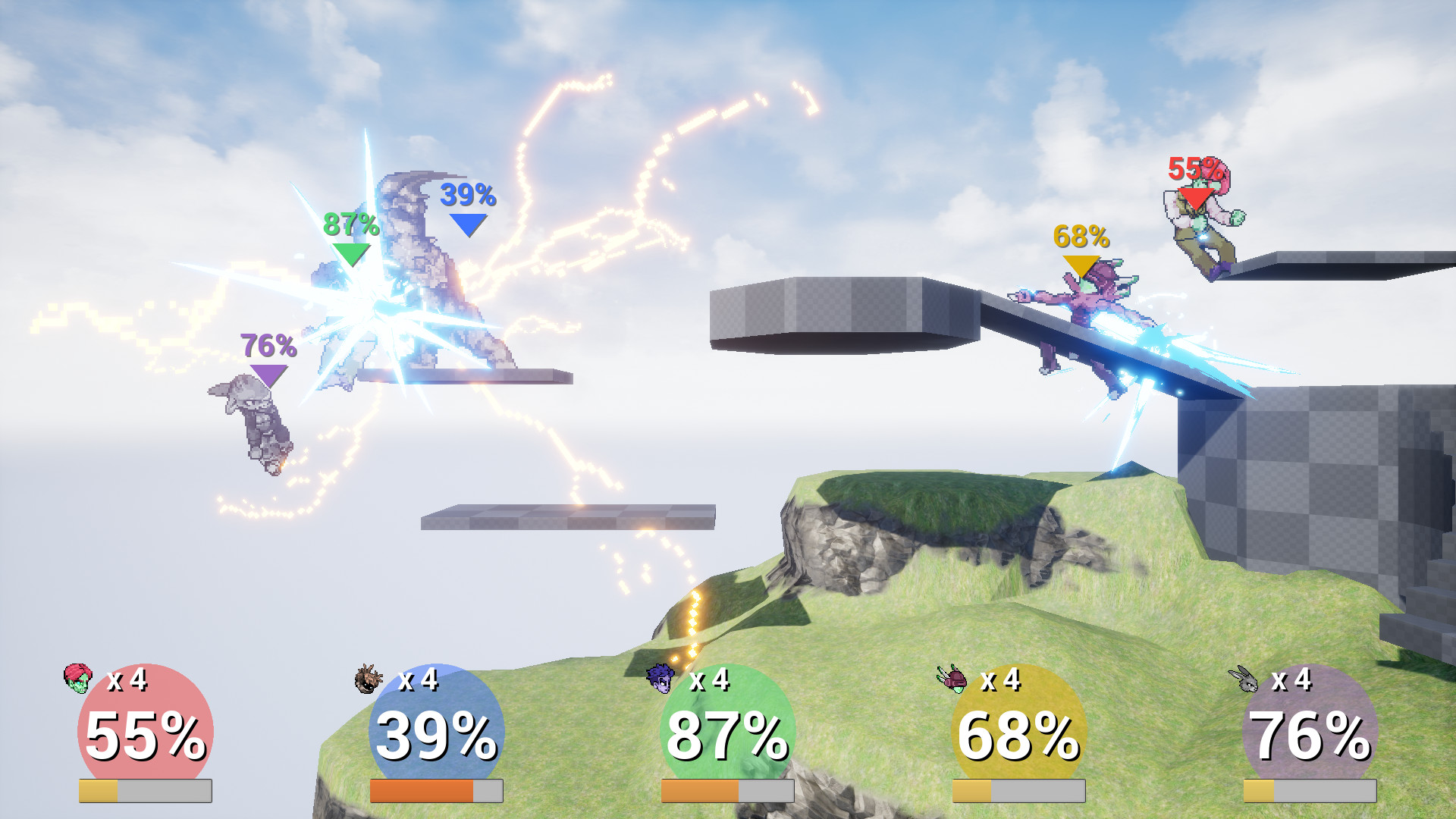Screen dimensions: 1456x819
Task: Select the yellow 68% arrow indicator
Action: pos(1082,262)
